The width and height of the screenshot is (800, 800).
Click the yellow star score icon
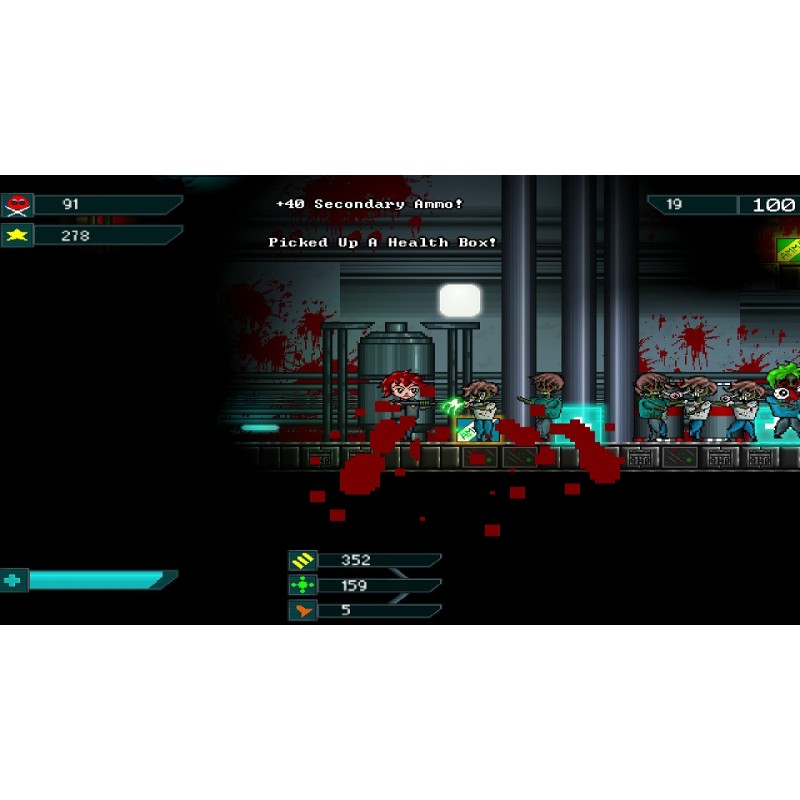point(18,236)
